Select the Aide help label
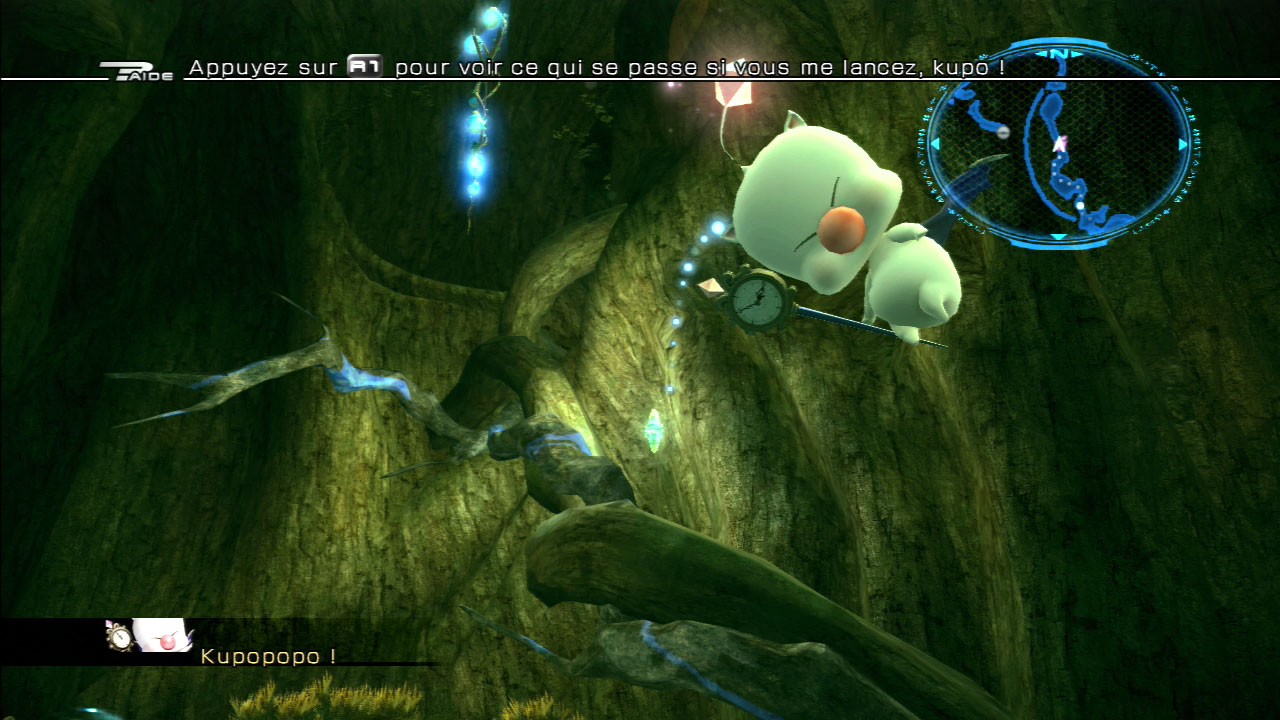The image size is (1280, 720). [137, 71]
